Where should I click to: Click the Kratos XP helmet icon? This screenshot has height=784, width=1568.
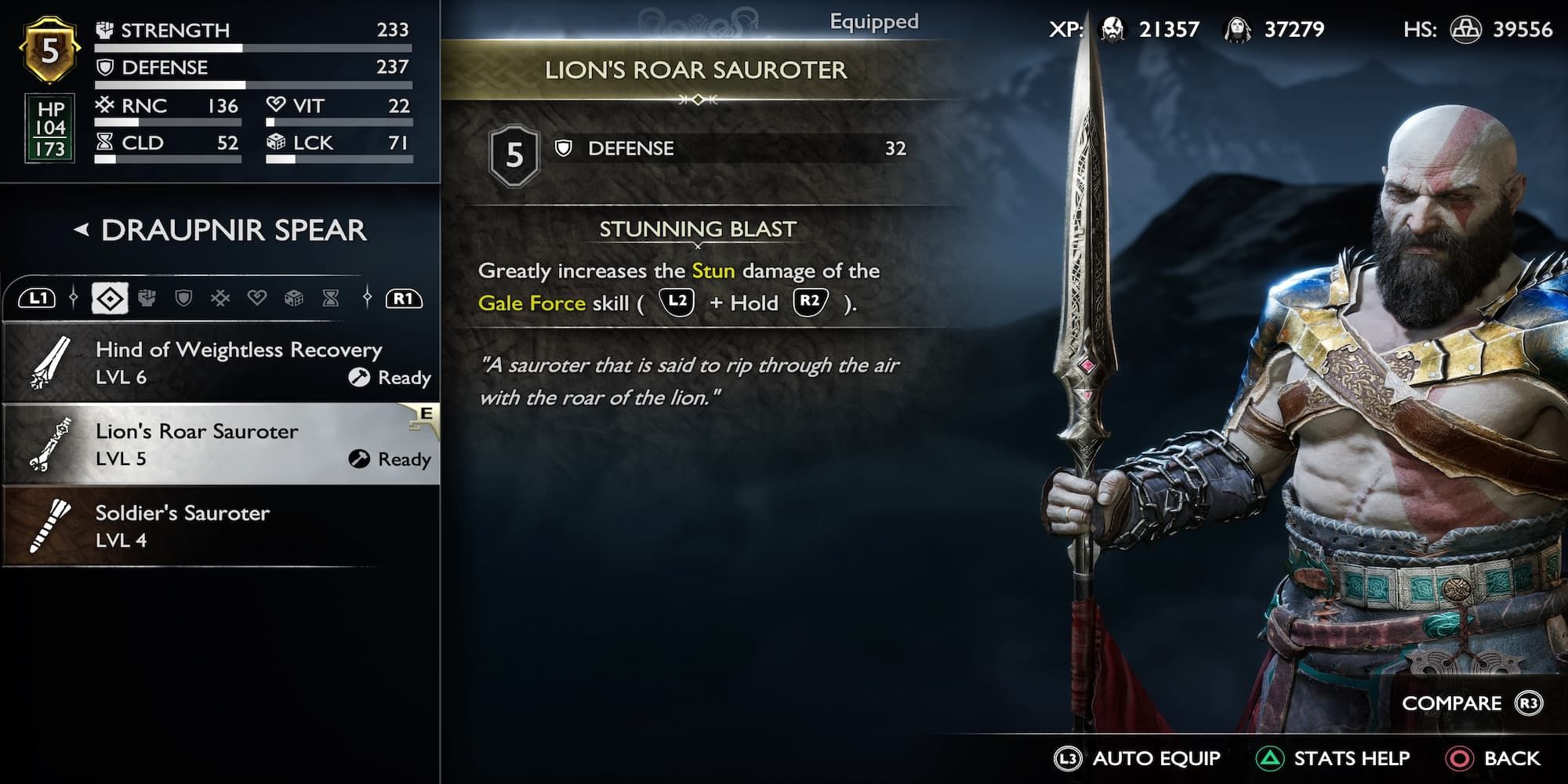pyautogui.click(x=1113, y=29)
